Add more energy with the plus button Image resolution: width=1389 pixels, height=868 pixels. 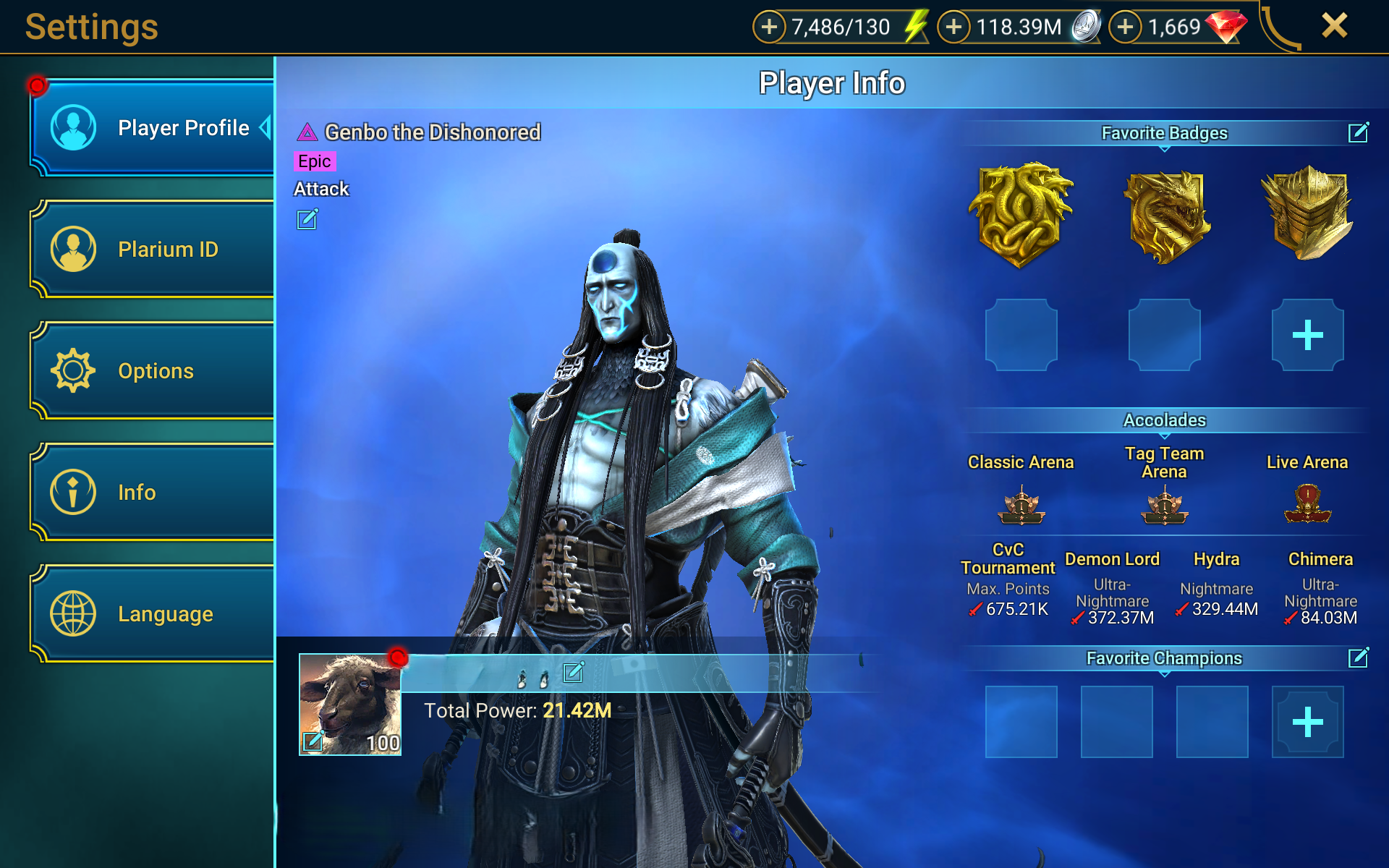click(769, 27)
